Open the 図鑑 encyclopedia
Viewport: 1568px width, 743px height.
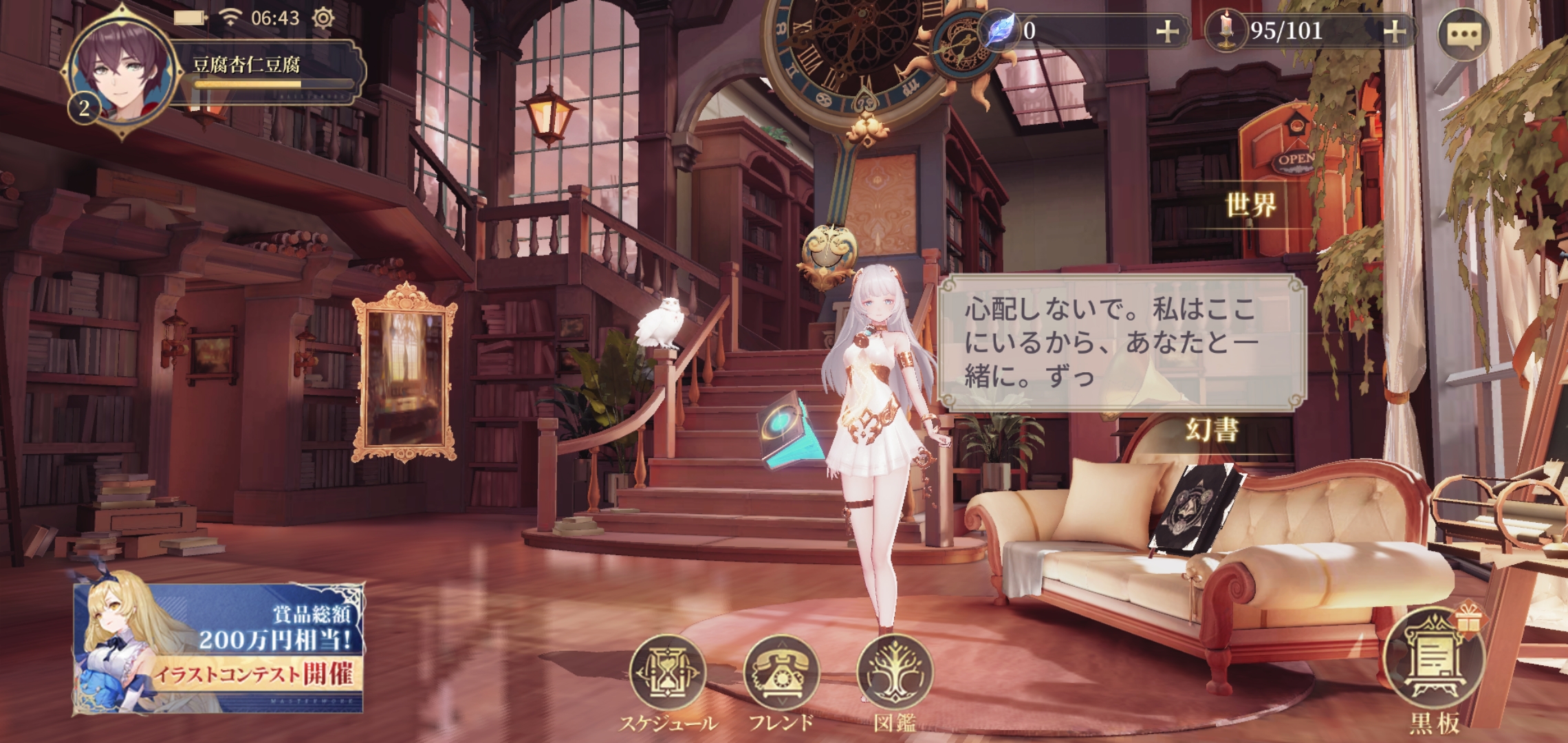click(895, 674)
